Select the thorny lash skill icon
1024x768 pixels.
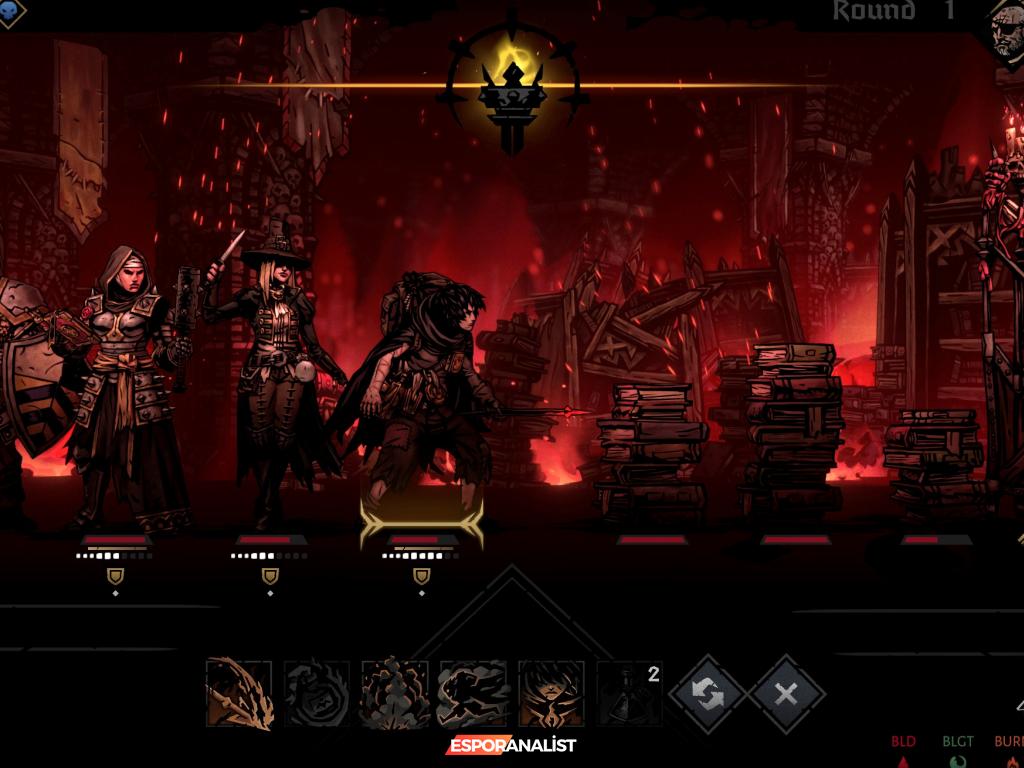click(239, 692)
